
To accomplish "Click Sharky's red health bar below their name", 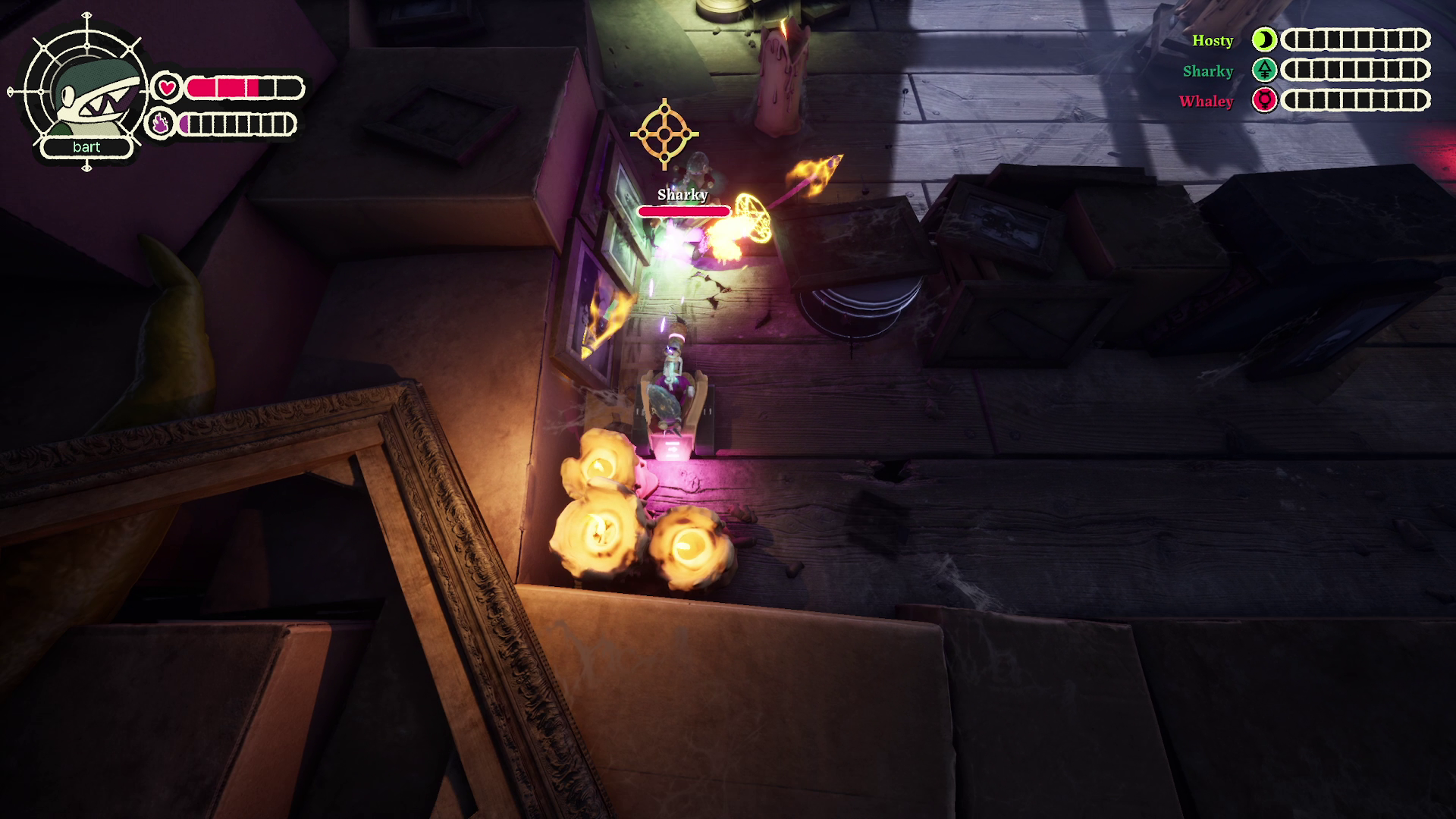I will 682,212.
